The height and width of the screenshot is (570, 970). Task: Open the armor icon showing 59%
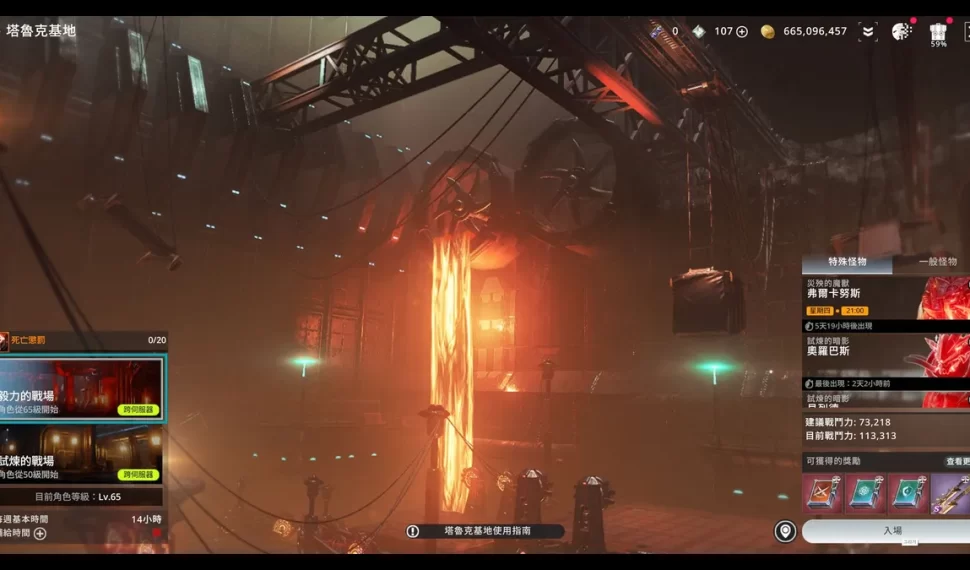[x=938, y=33]
